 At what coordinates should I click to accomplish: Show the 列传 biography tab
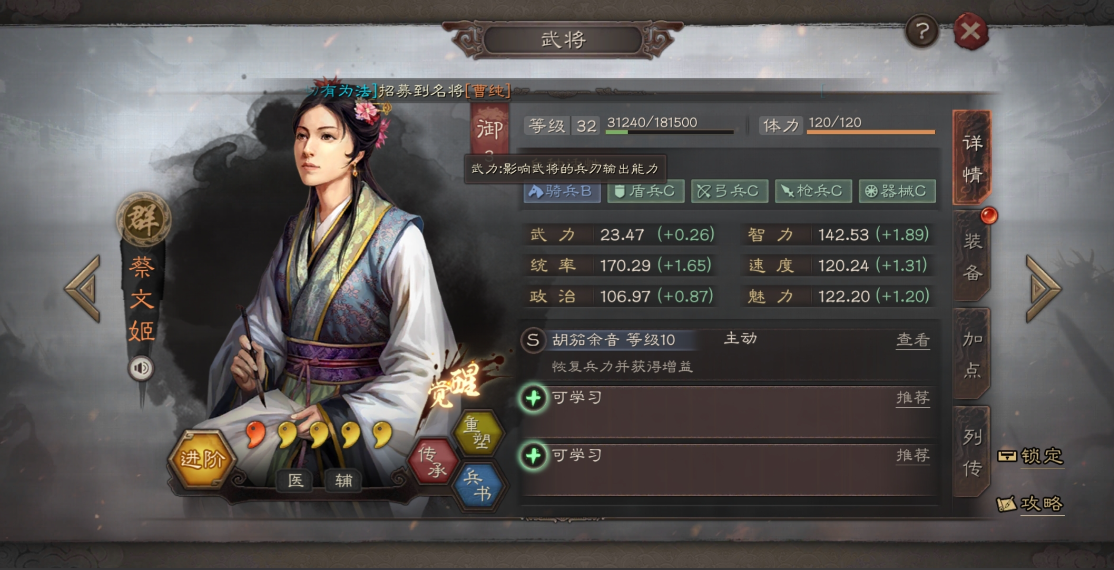972,451
